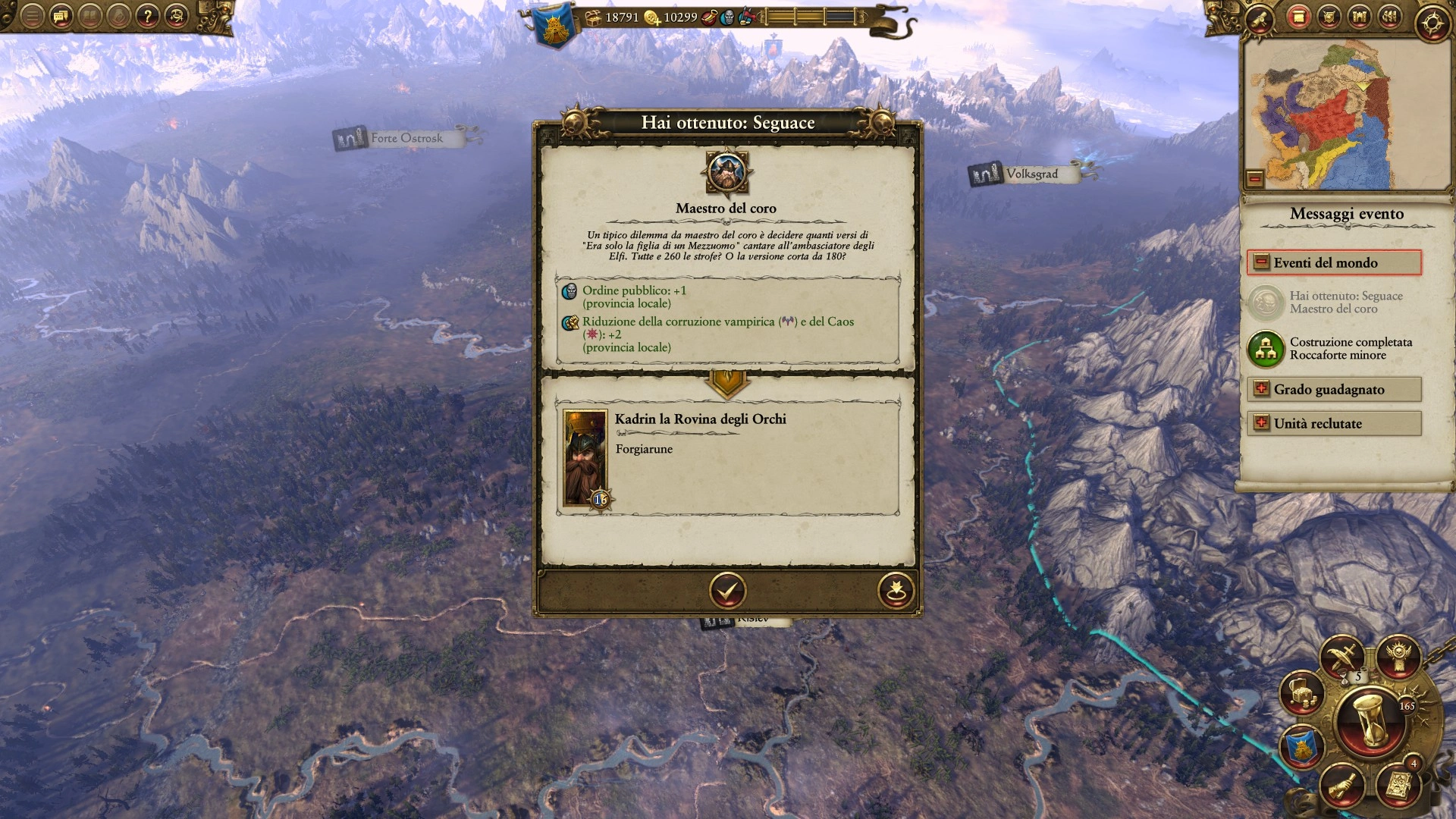Viewport: 1456px width, 819px height.
Task: Open the chat speech bubbles button
Action: (x=61, y=16)
